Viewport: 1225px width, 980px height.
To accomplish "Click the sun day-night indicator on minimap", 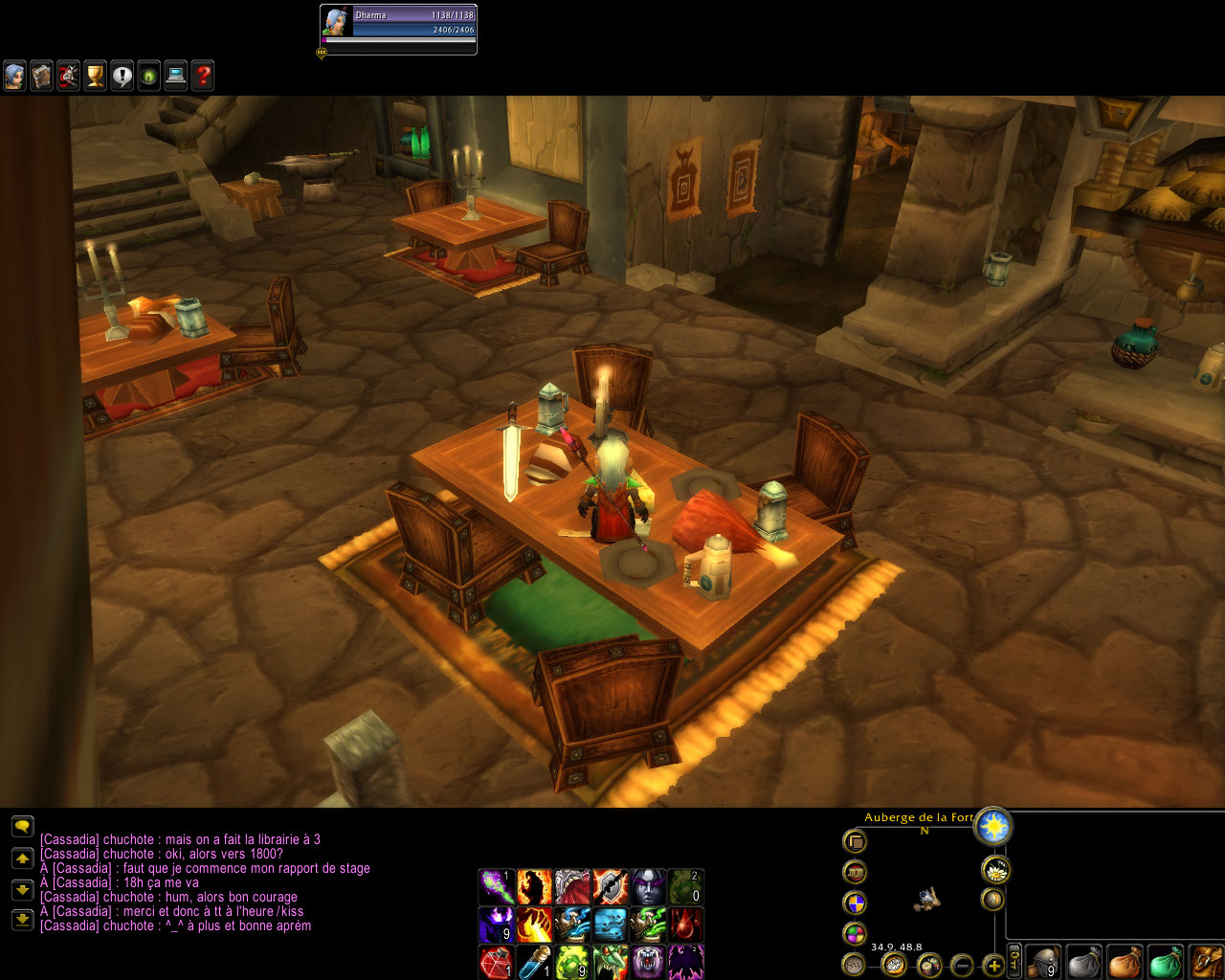I will point(993,826).
